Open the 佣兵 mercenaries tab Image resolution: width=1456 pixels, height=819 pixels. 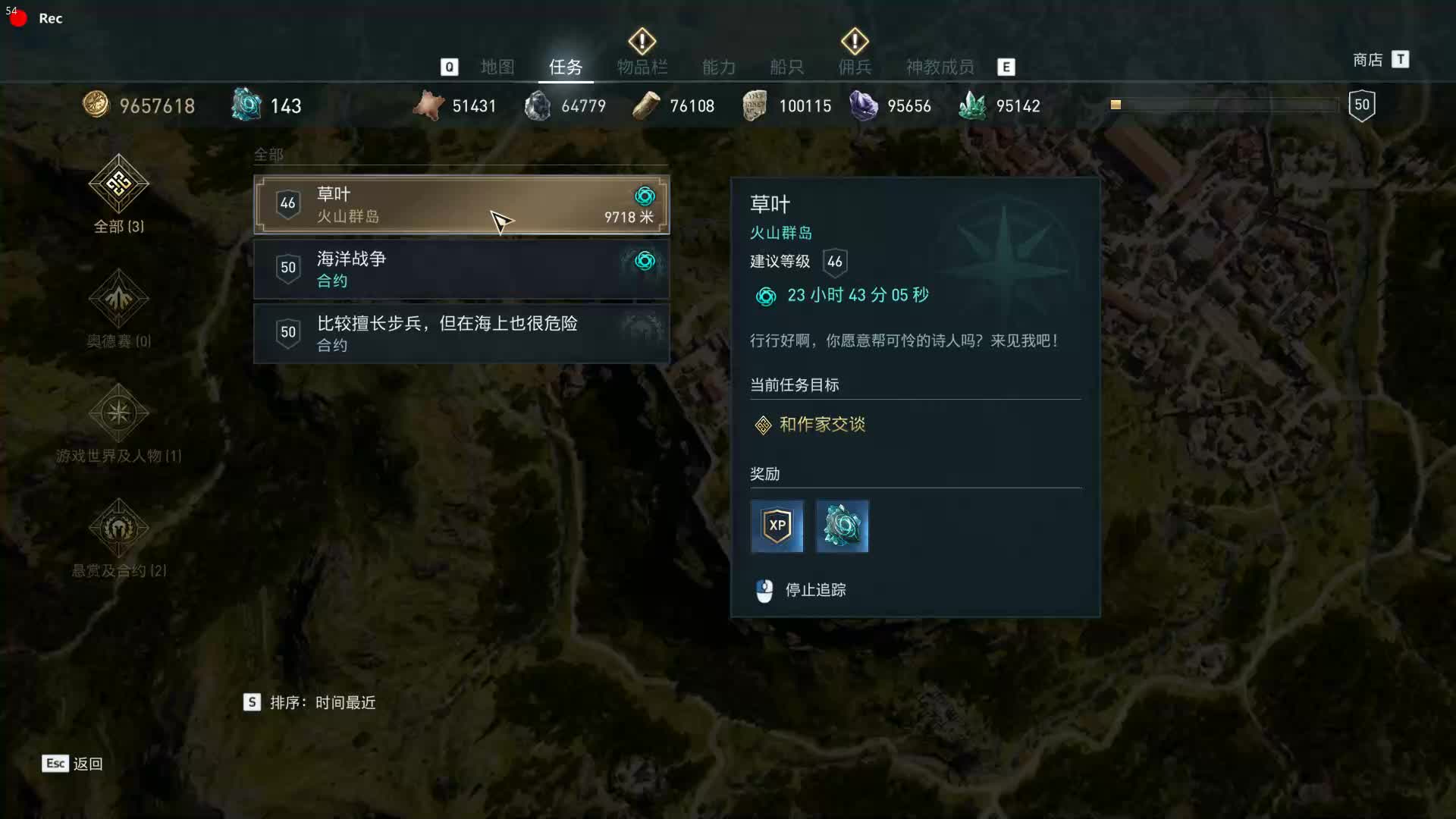tap(855, 67)
